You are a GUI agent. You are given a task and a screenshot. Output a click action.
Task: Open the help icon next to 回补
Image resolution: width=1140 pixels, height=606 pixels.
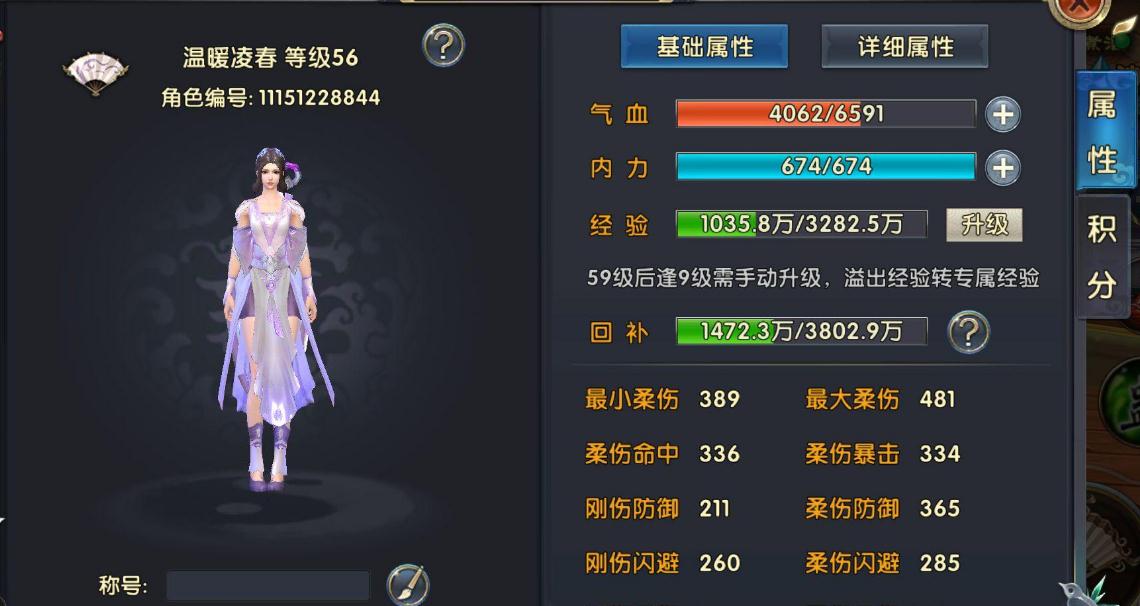coord(968,331)
